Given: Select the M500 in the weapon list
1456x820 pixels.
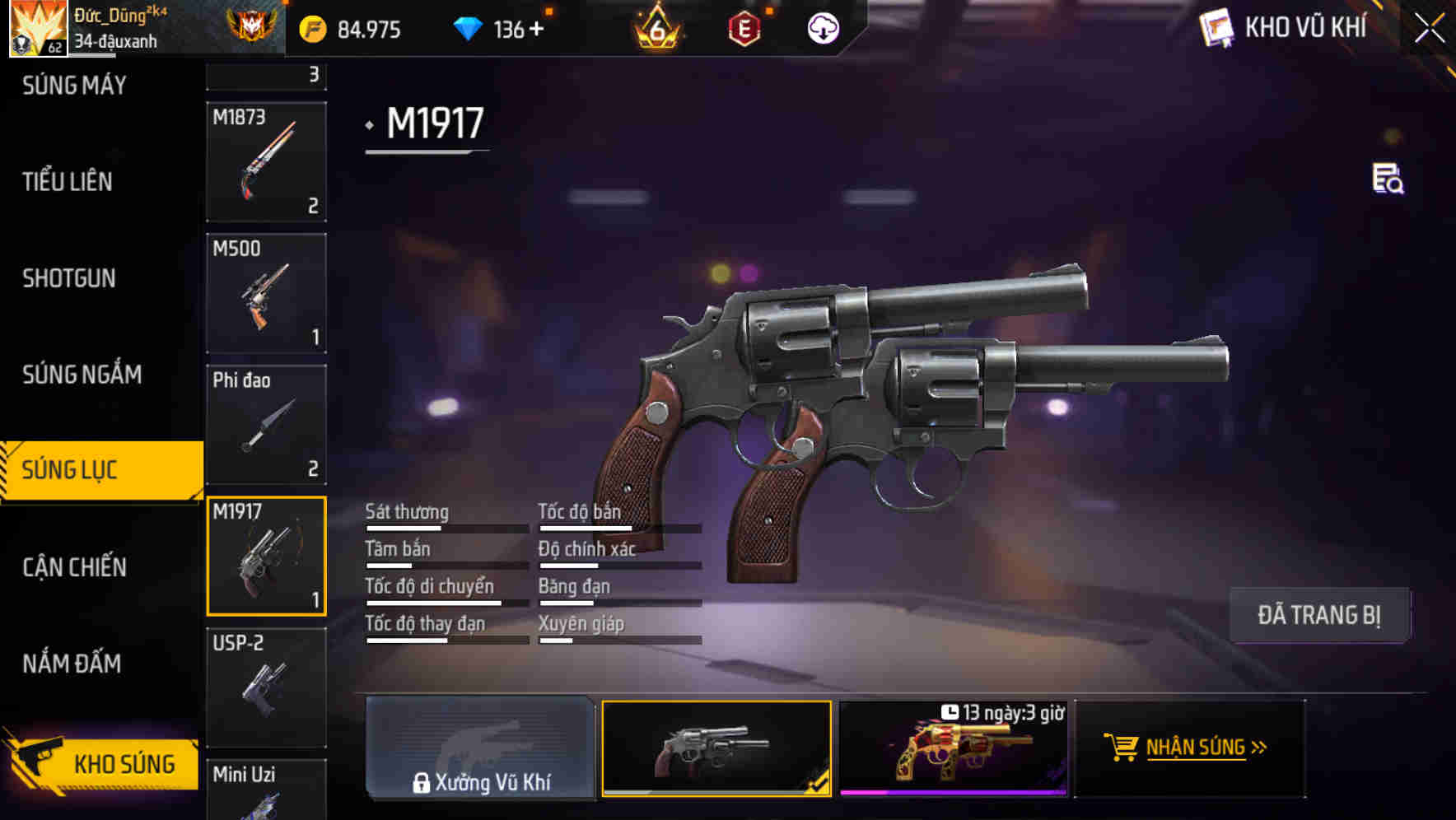Looking at the screenshot, I should tap(266, 294).
